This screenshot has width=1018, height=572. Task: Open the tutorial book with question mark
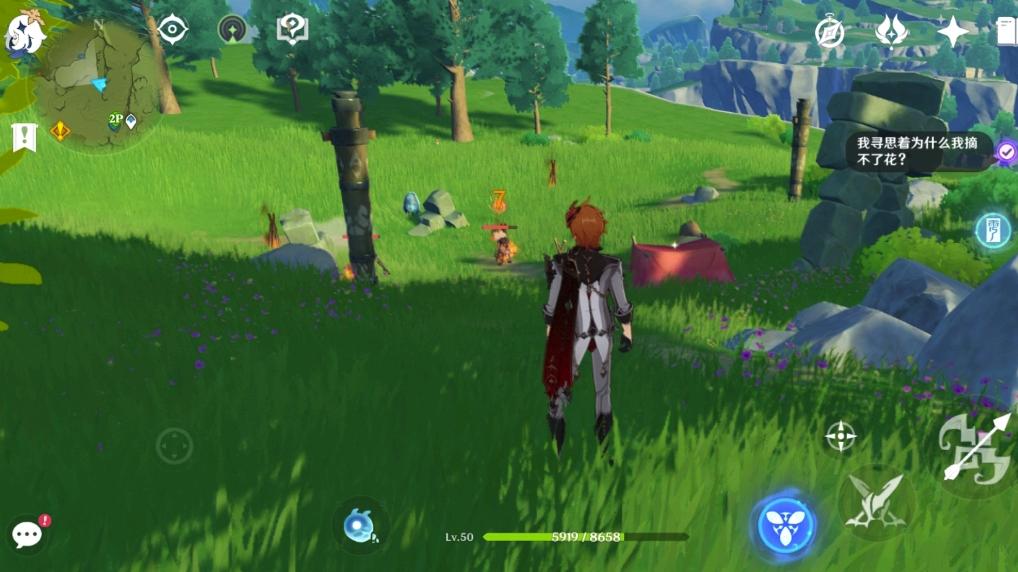click(292, 29)
